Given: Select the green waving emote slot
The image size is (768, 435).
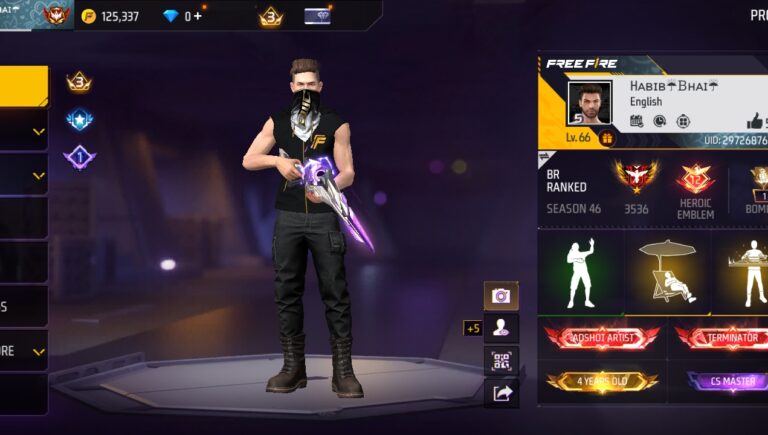Looking at the screenshot, I should (x=581, y=273).
